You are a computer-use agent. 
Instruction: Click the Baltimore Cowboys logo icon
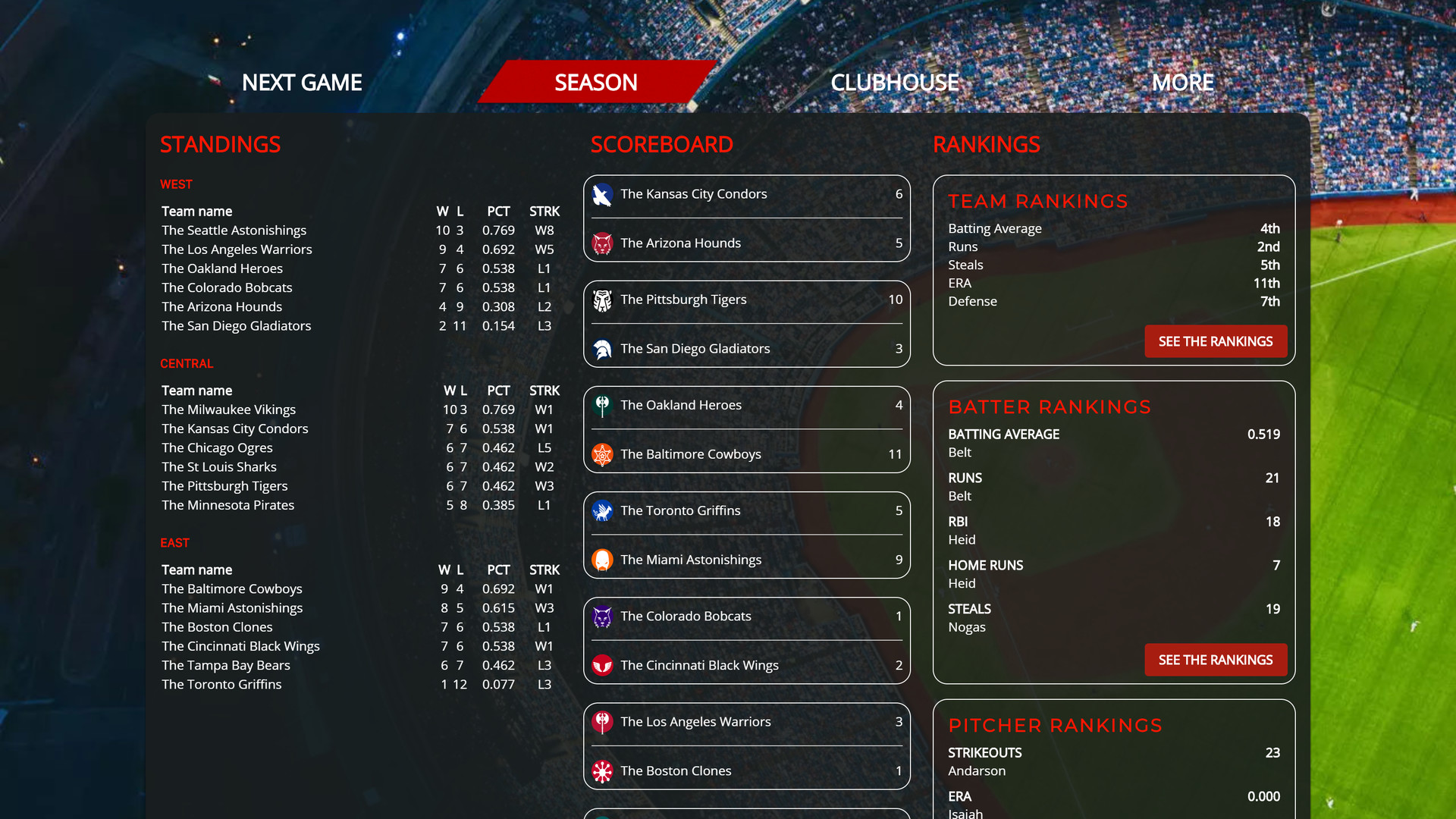tap(602, 454)
